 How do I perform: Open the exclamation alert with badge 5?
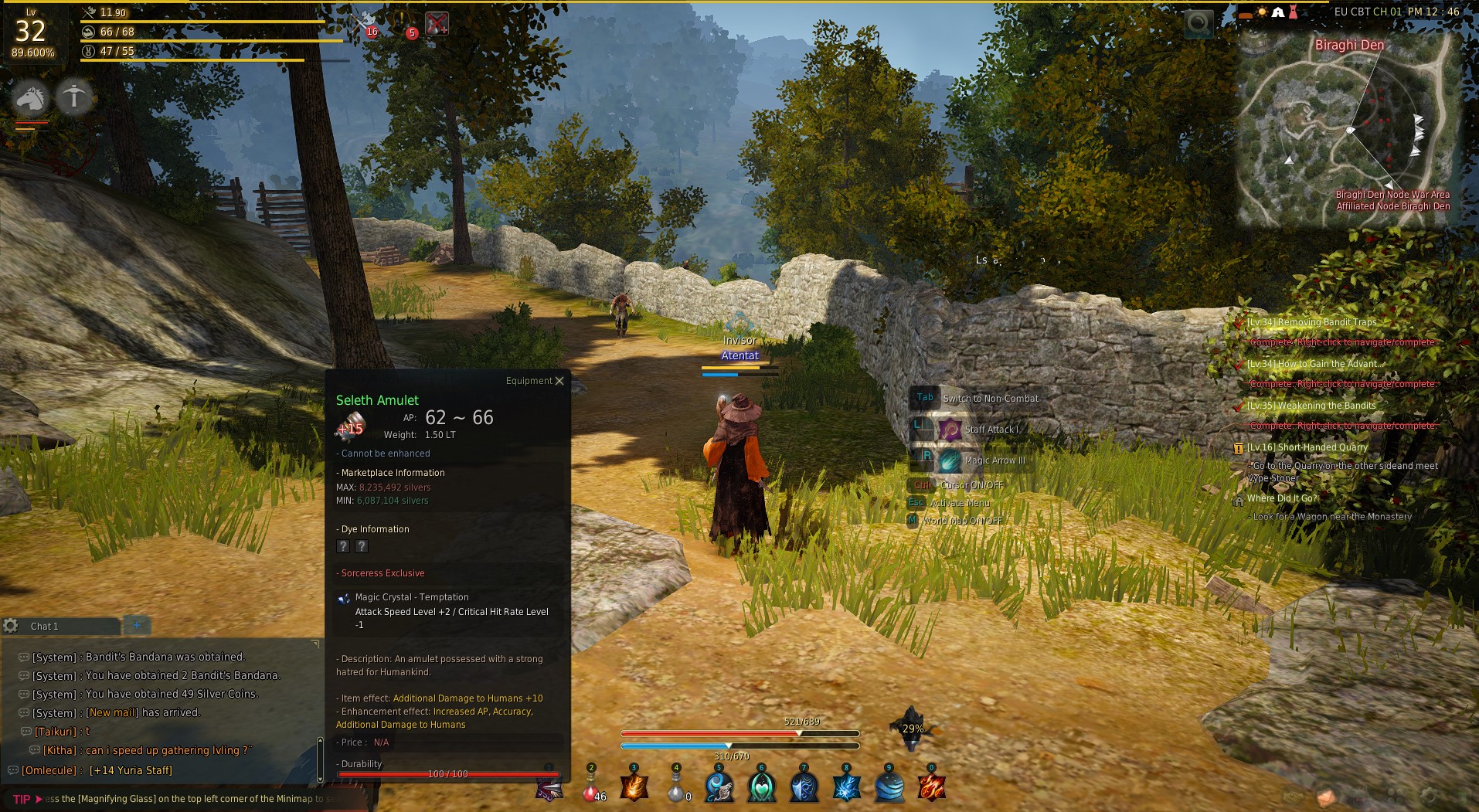403,23
